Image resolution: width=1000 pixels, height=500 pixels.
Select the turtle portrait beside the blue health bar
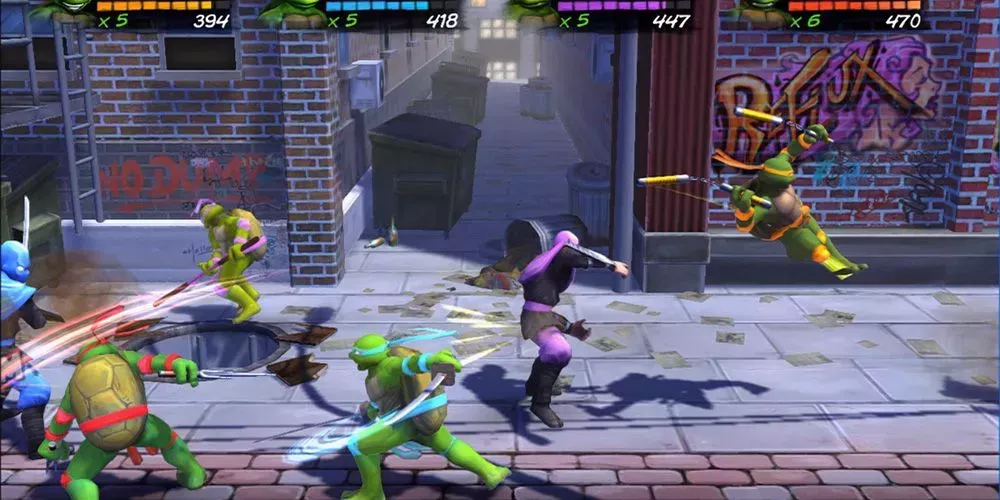(x=290, y=11)
